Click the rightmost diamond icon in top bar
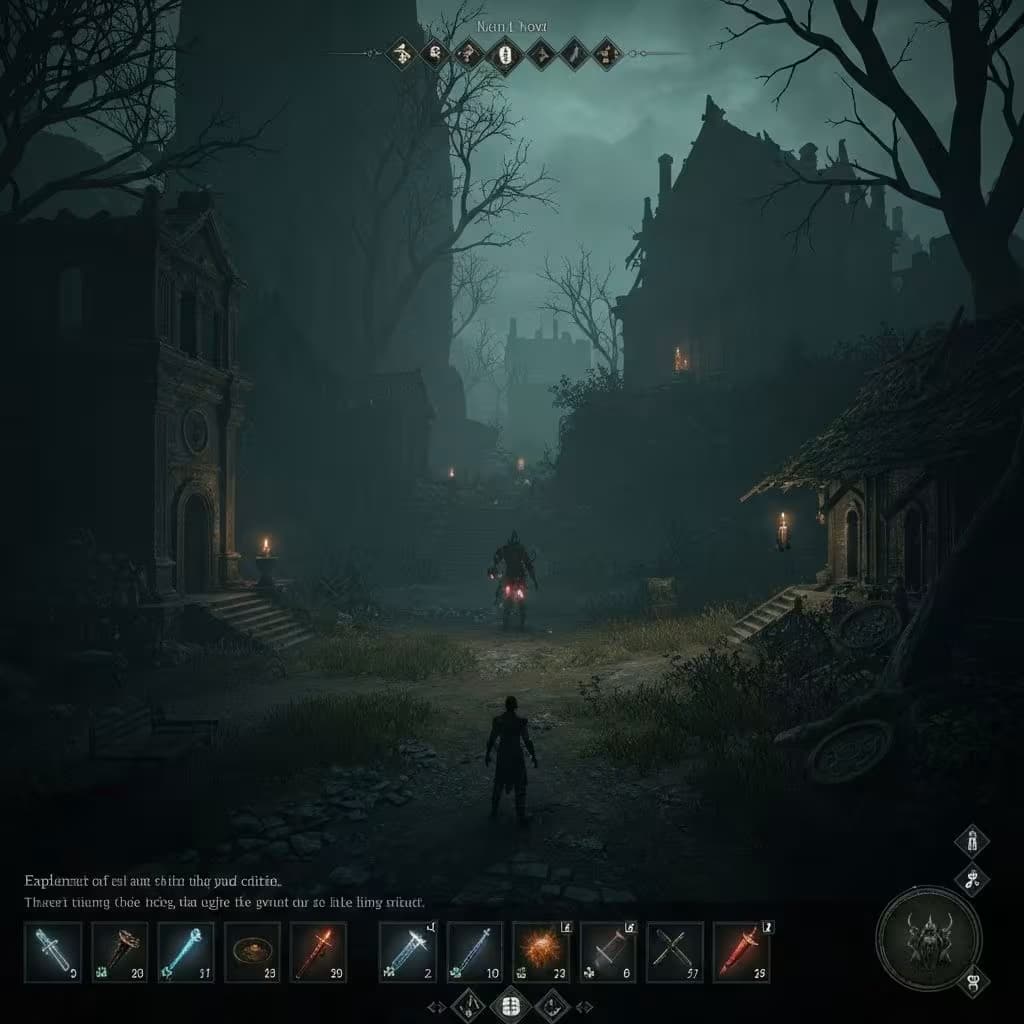This screenshot has width=1024, height=1024. click(607, 53)
